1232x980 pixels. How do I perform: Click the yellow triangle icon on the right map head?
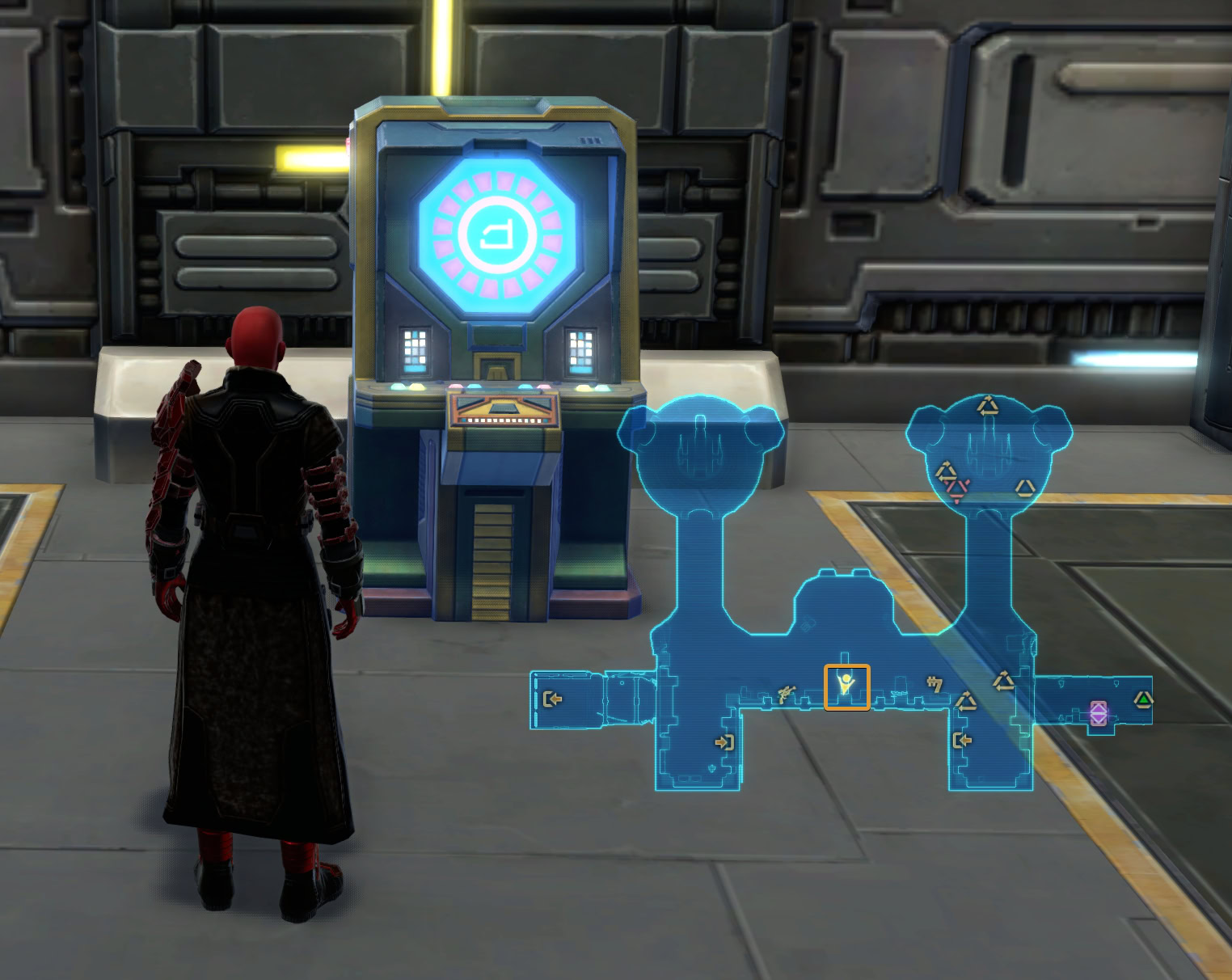tap(1024, 488)
